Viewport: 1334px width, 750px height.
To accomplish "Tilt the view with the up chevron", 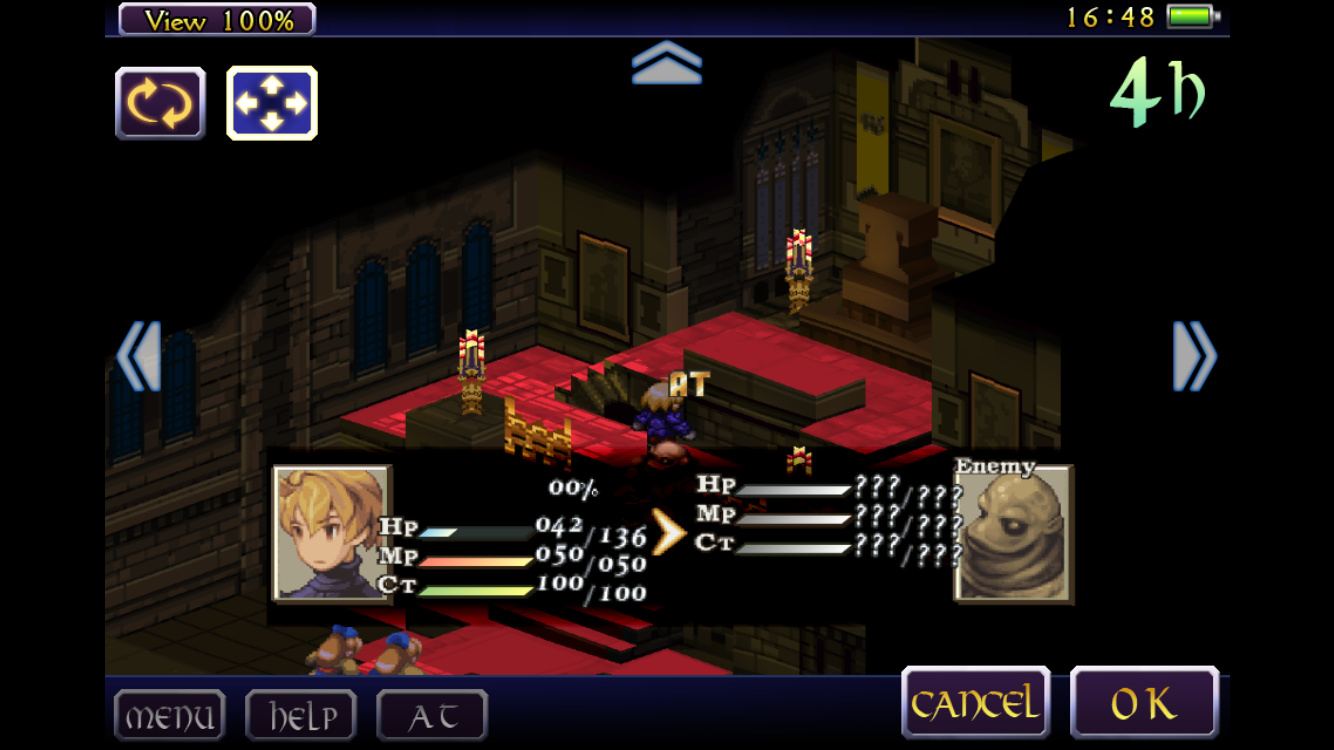I will [x=667, y=62].
